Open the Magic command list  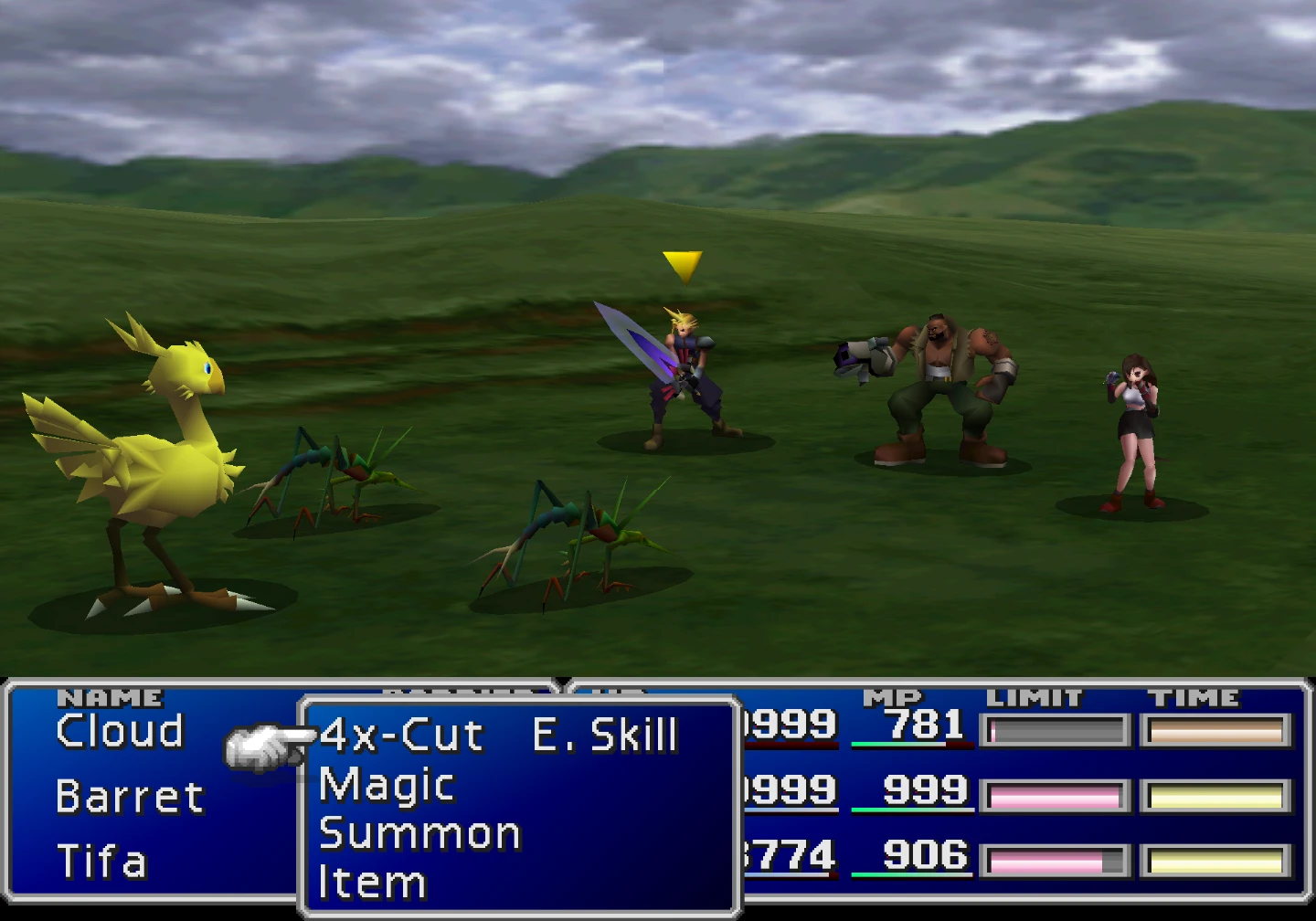[x=387, y=785]
